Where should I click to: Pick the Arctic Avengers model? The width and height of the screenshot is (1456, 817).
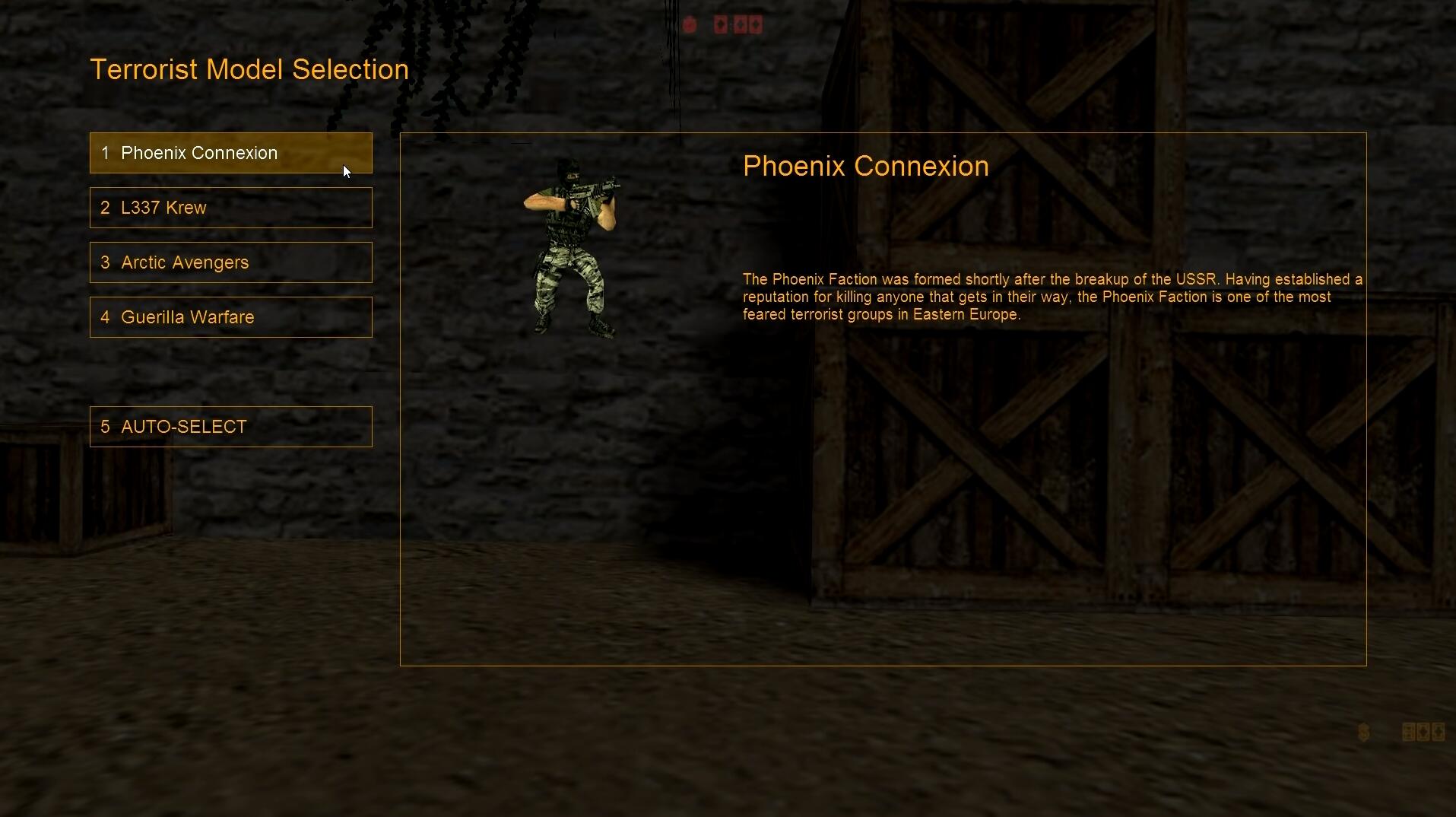coord(230,262)
